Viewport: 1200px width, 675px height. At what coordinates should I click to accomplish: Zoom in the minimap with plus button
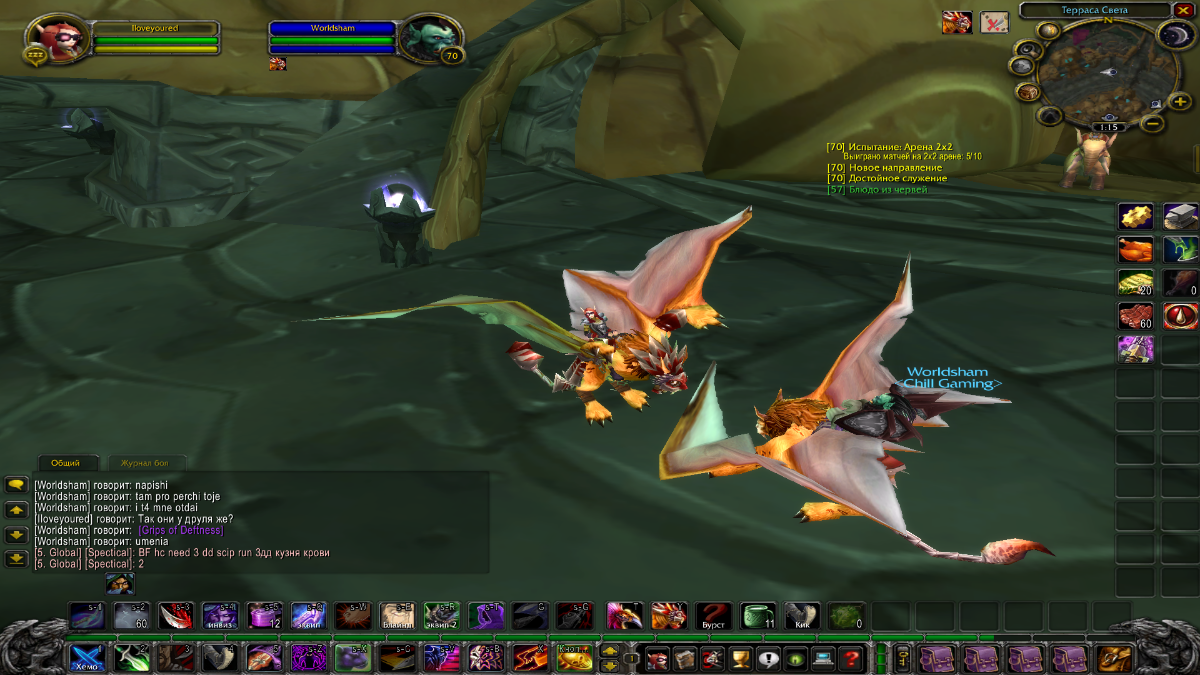[1180, 101]
